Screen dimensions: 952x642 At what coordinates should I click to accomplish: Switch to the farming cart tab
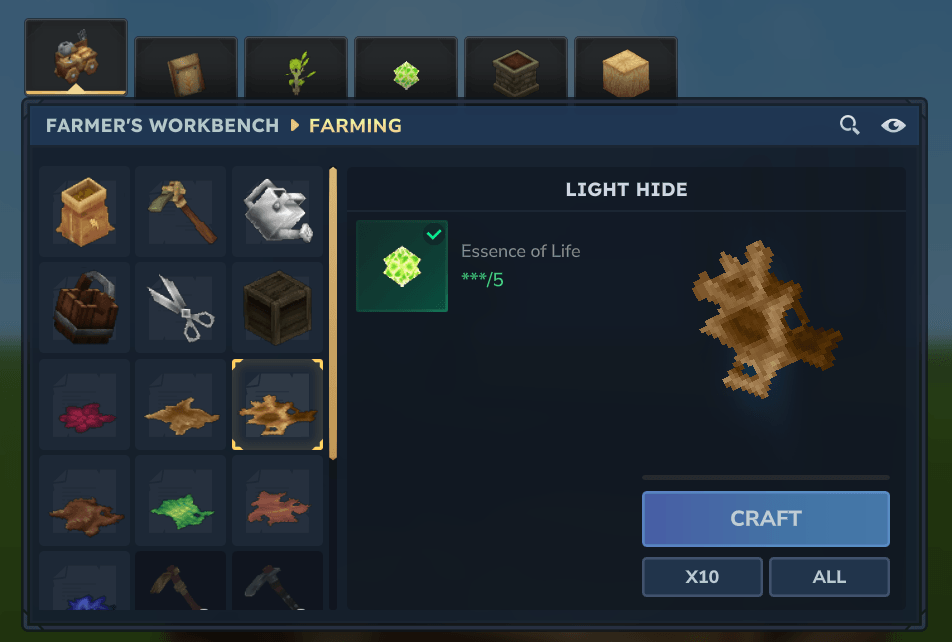pyautogui.click(x=76, y=58)
